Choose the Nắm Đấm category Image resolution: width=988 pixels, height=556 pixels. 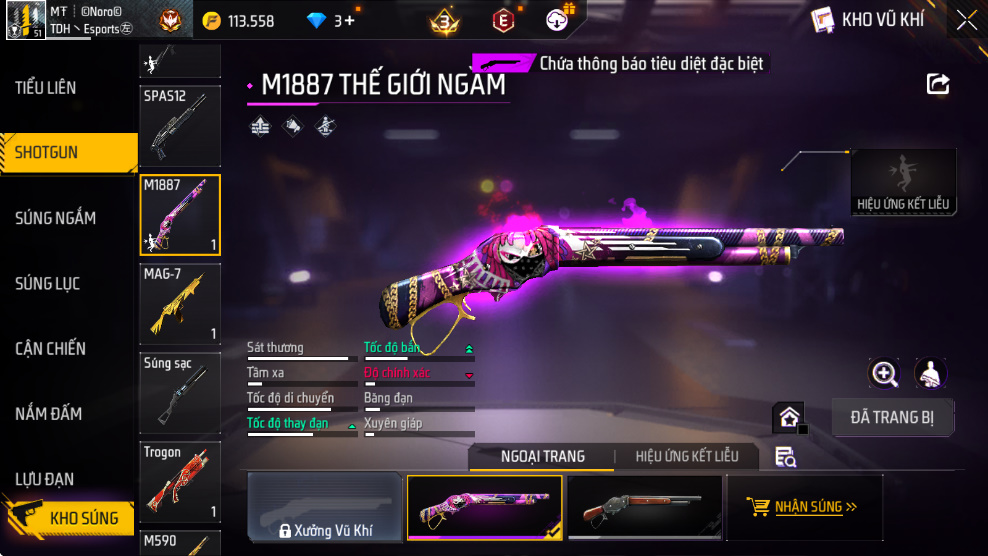point(48,414)
